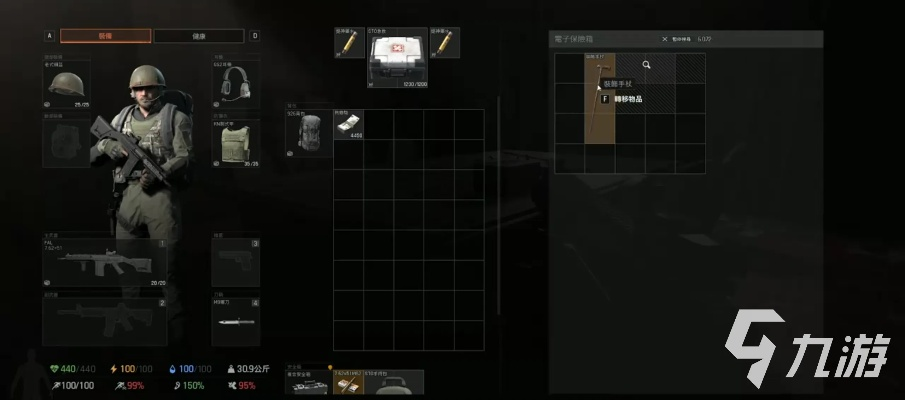The width and height of the screenshot is (905, 400).
Task: Select the bullet item left of the medical case
Action: [x=349, y=43]
